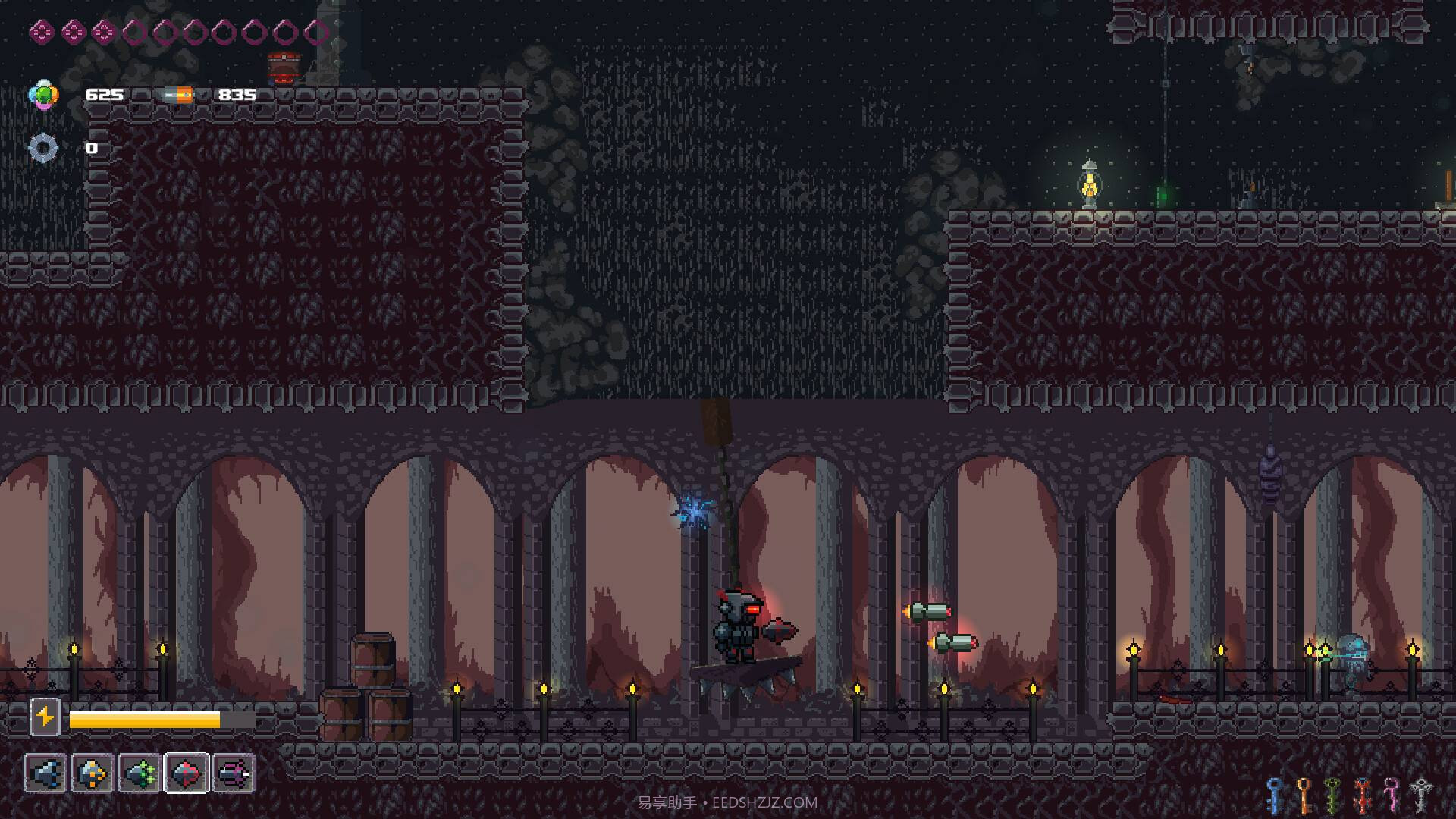This screenshot has width=1456, height=819.
Task: Choose the green spread-shot weapon slot
Action: click(x=140, y=773)
